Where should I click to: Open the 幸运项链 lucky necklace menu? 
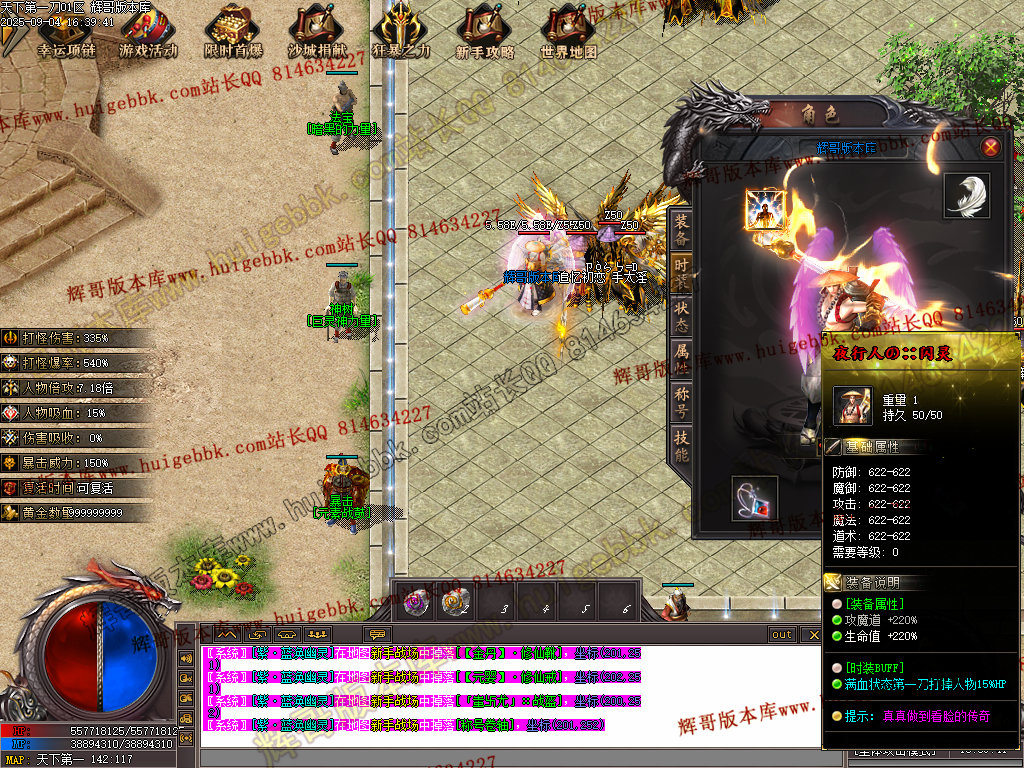[65, 32]
